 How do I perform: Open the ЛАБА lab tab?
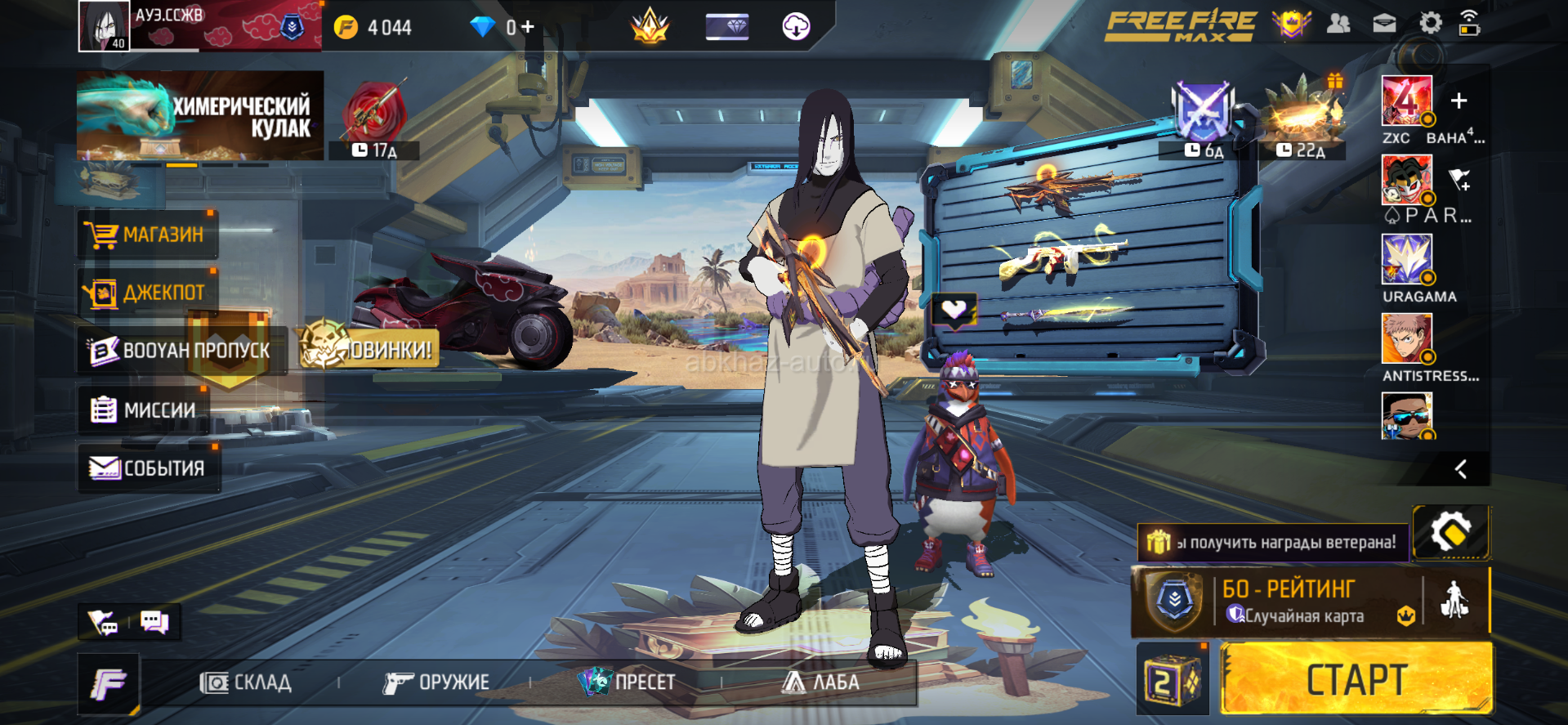[x=820, y=682]
